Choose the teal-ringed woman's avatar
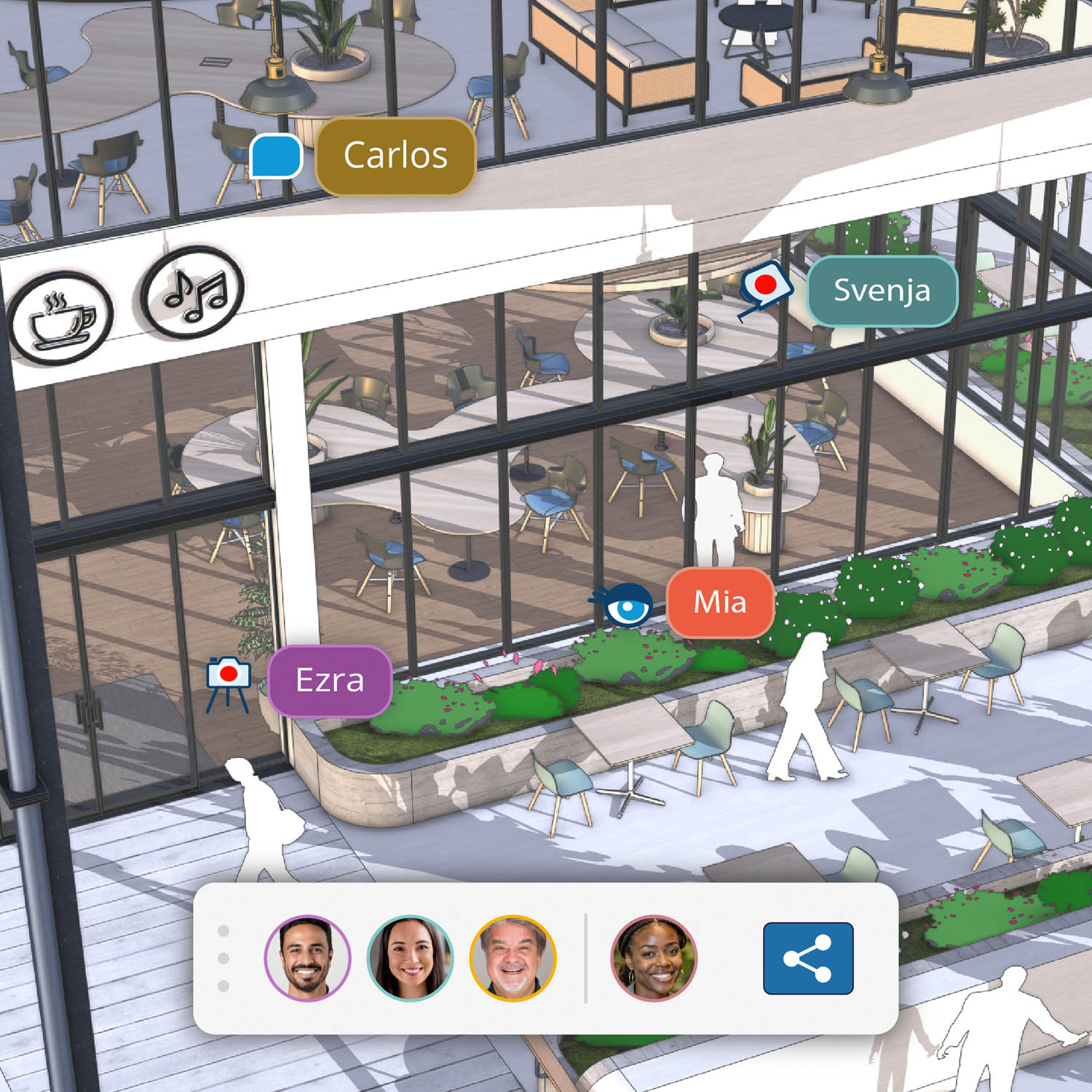 point(410,958)
